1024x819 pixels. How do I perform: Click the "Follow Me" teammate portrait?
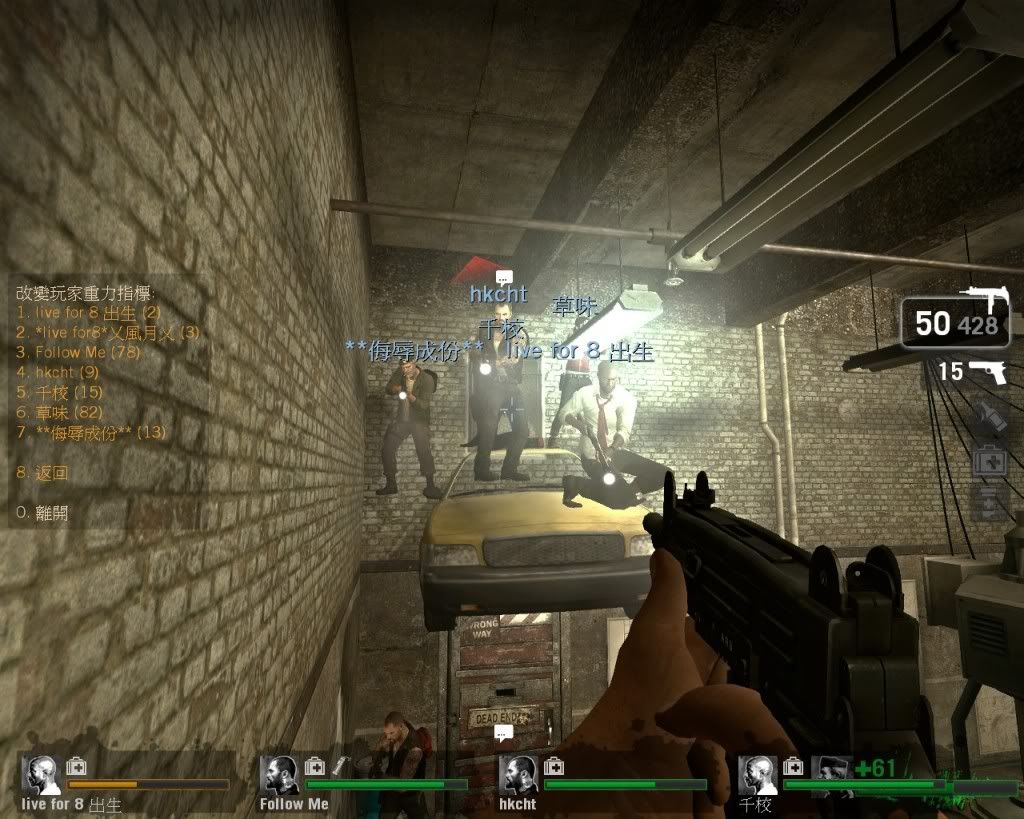pyautogui.click(x=280, y=774)
